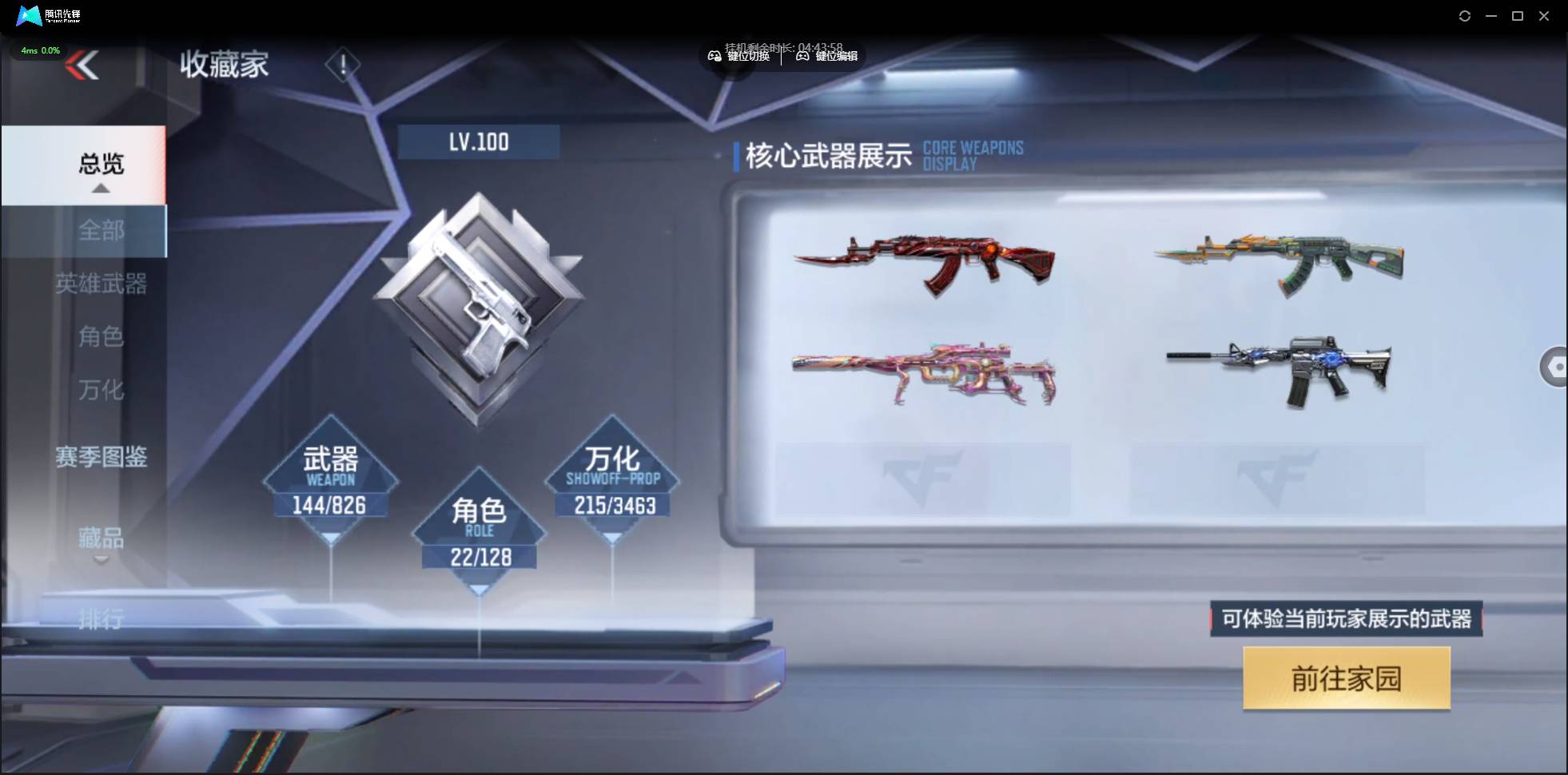This screenshot has width=1568, height=775.
Task: Select the 万化 sidebar filter
Action: pyautogui.click(x=101, y=391)
